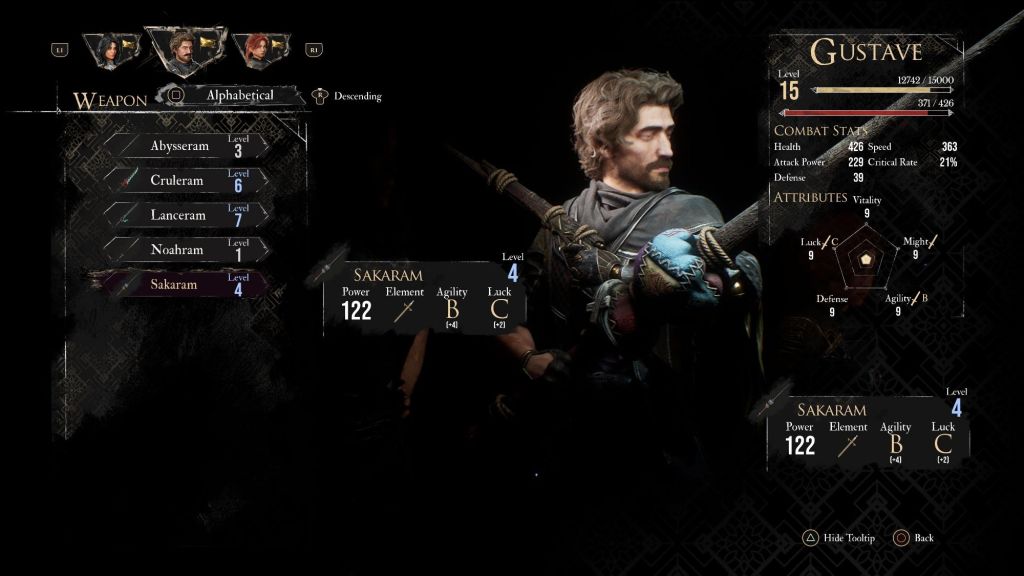1024x576 pixels.
Task: Switch to the red-haired character portrait
Action: tap(258, 49)
